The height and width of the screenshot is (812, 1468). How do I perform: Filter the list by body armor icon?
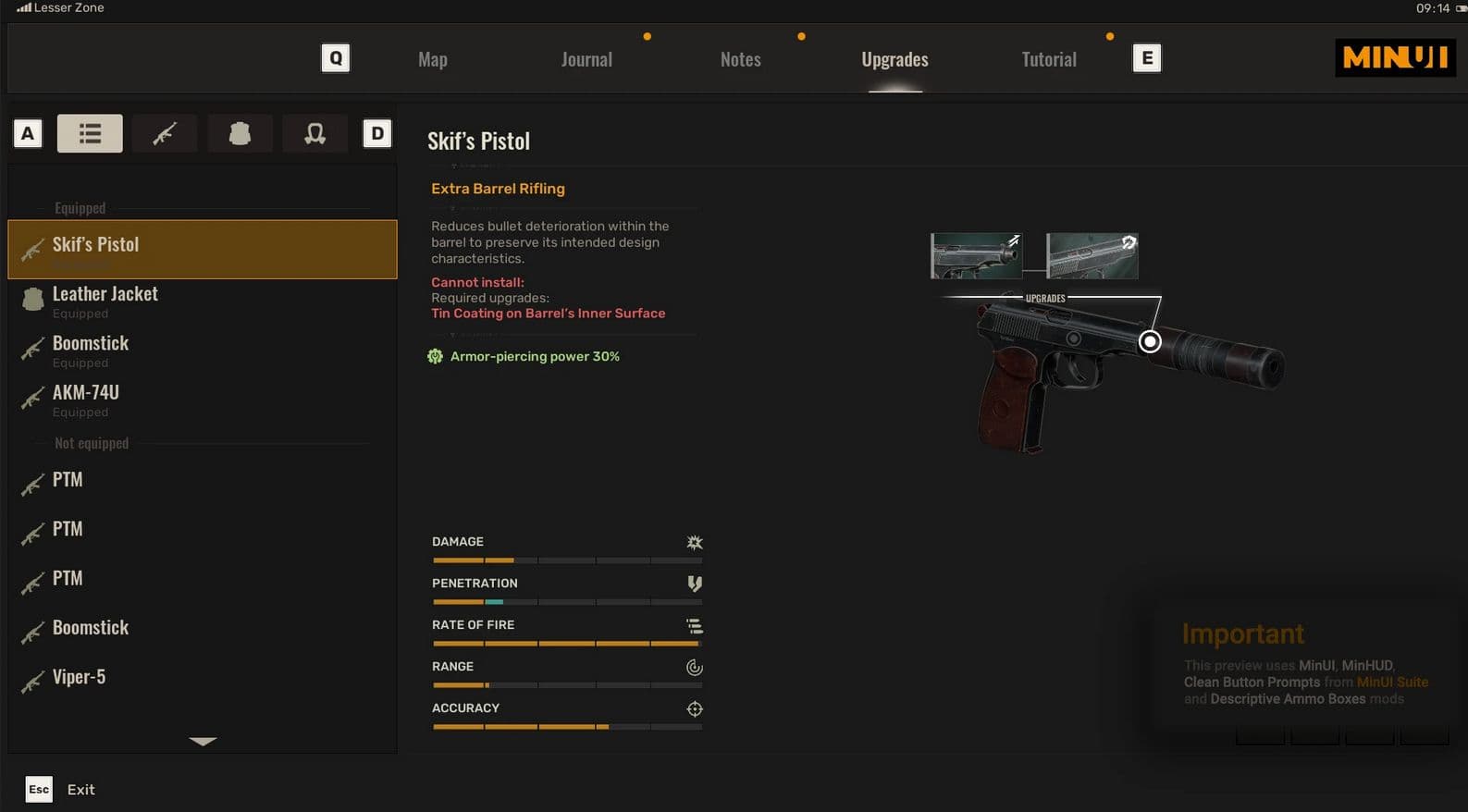(240, 133)
